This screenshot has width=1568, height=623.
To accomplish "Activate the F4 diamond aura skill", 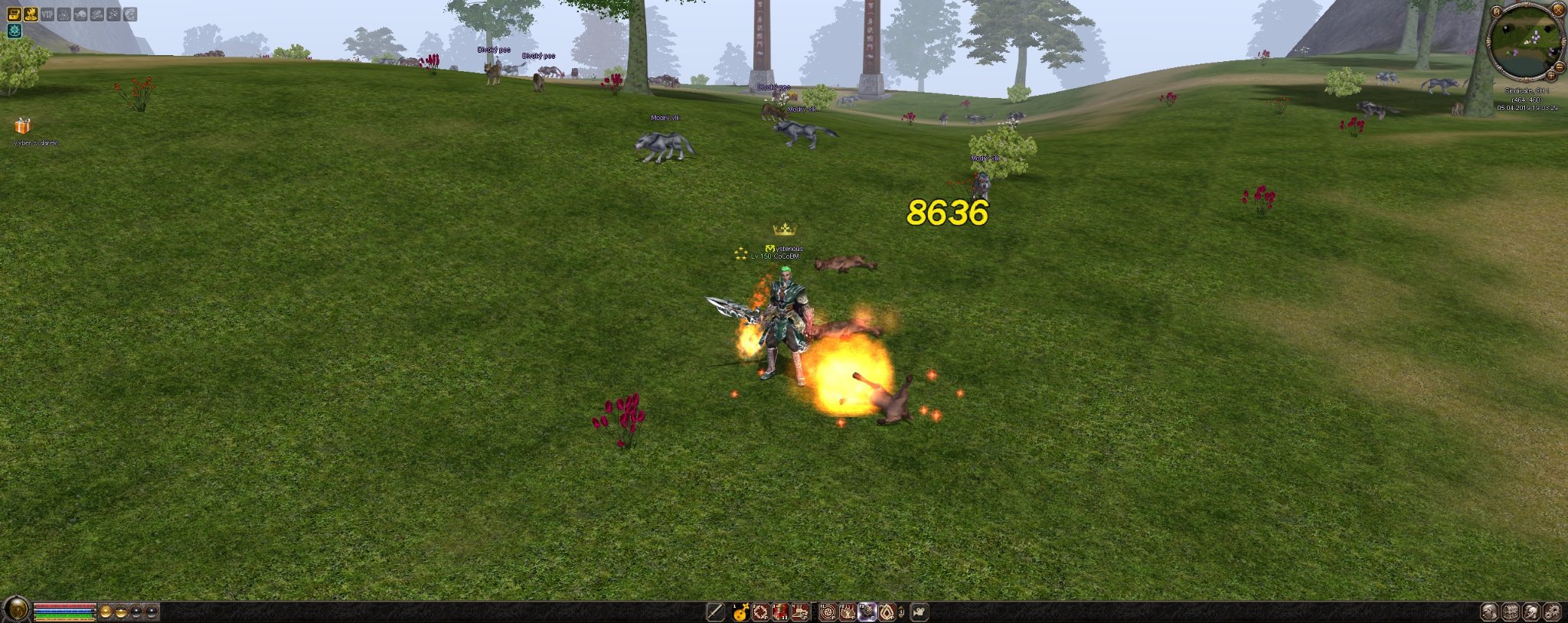I will tap(887, 612).
